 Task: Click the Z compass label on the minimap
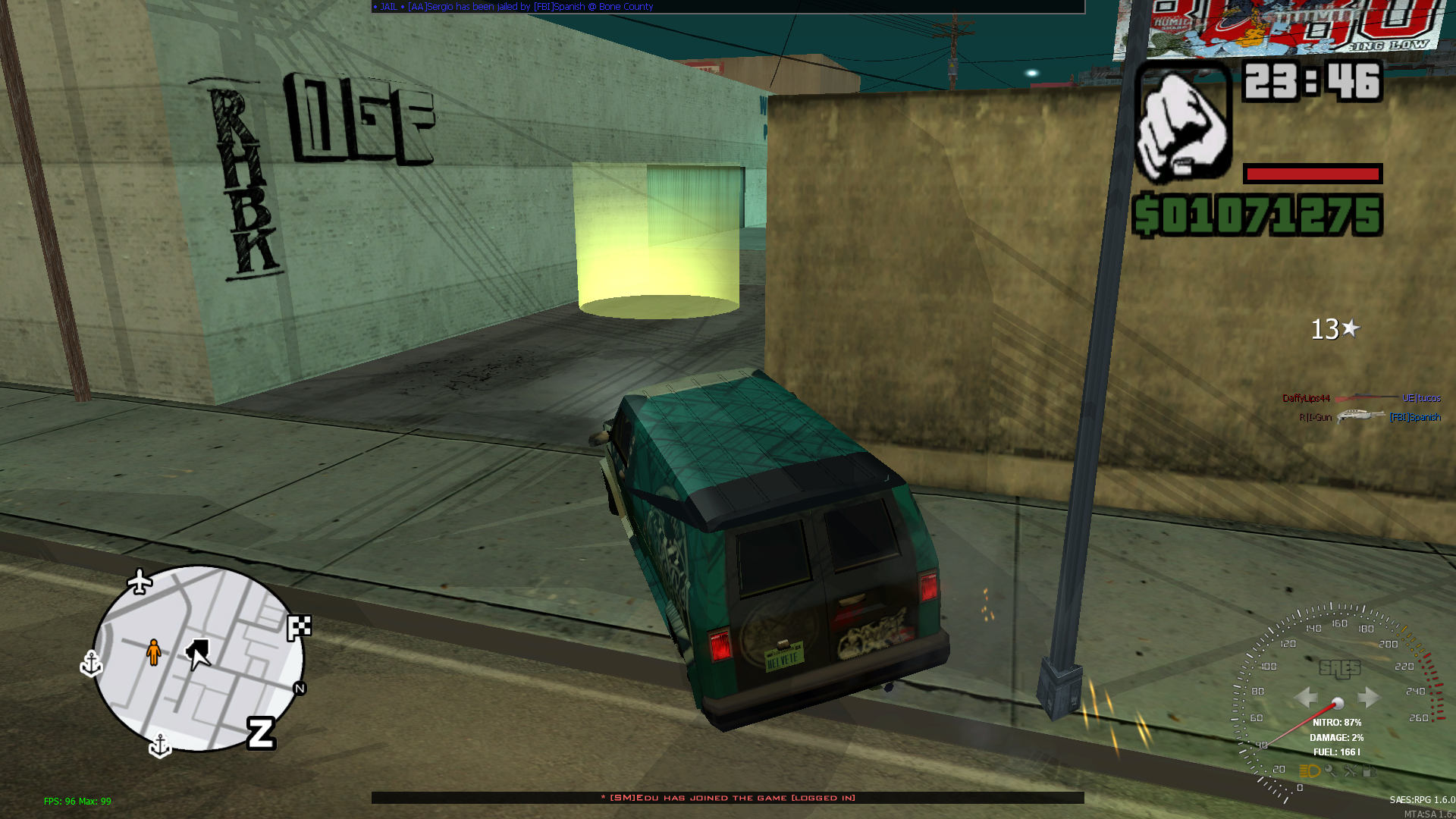coord(261,735)
